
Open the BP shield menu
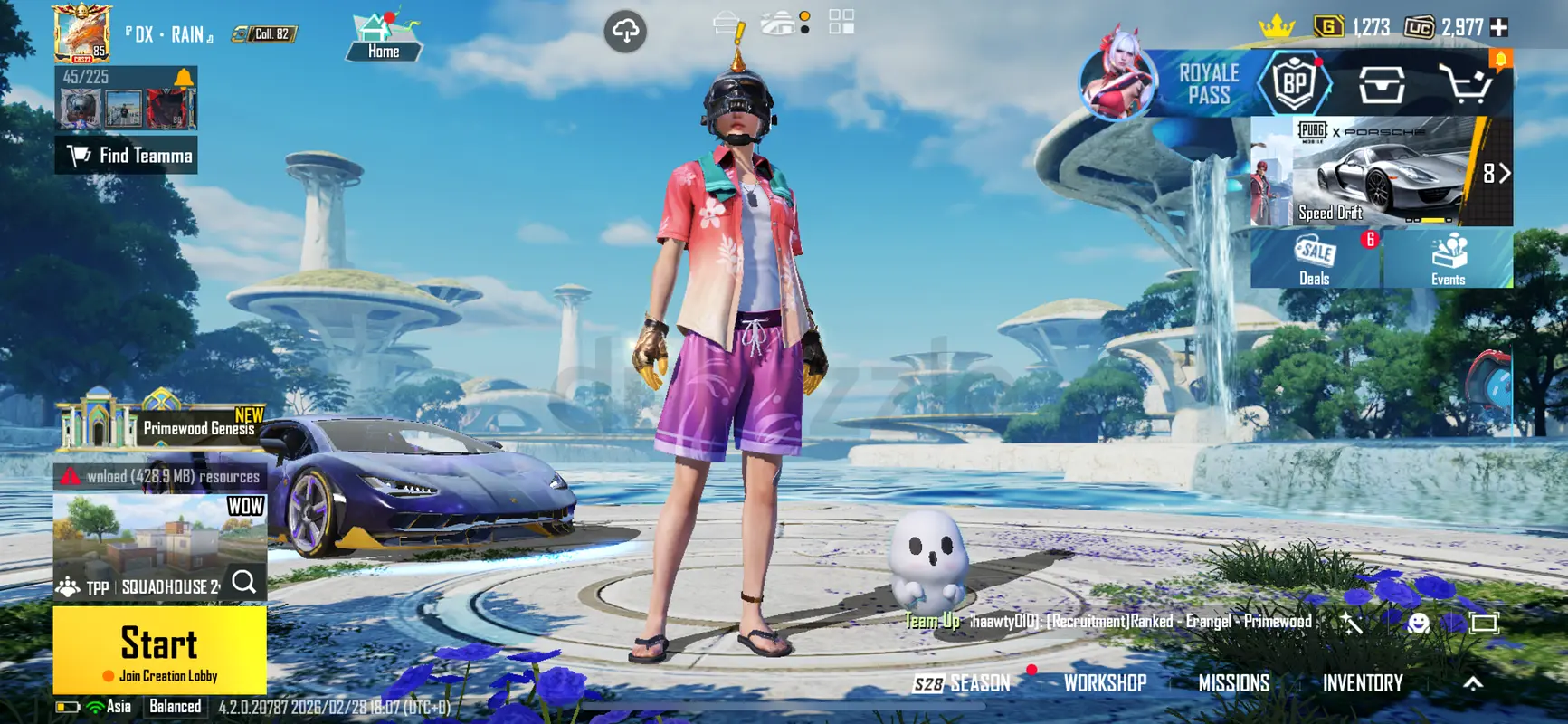click(x=1295, y=84)
